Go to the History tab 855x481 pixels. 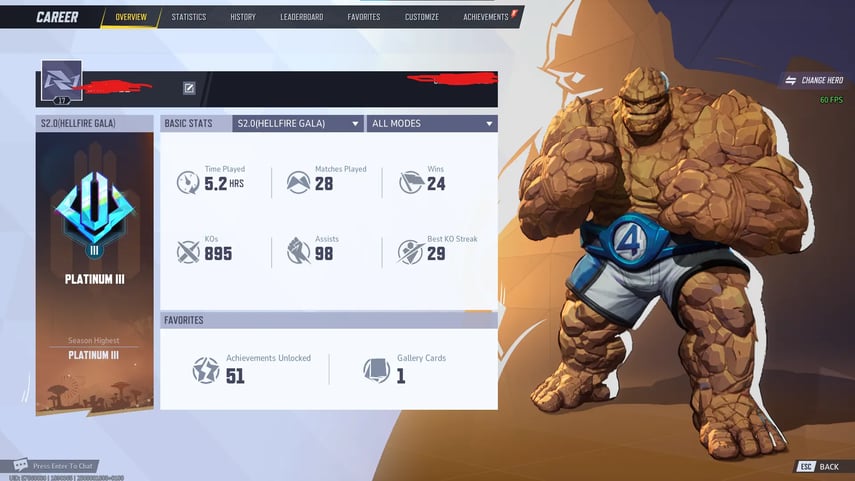(243, 17)
